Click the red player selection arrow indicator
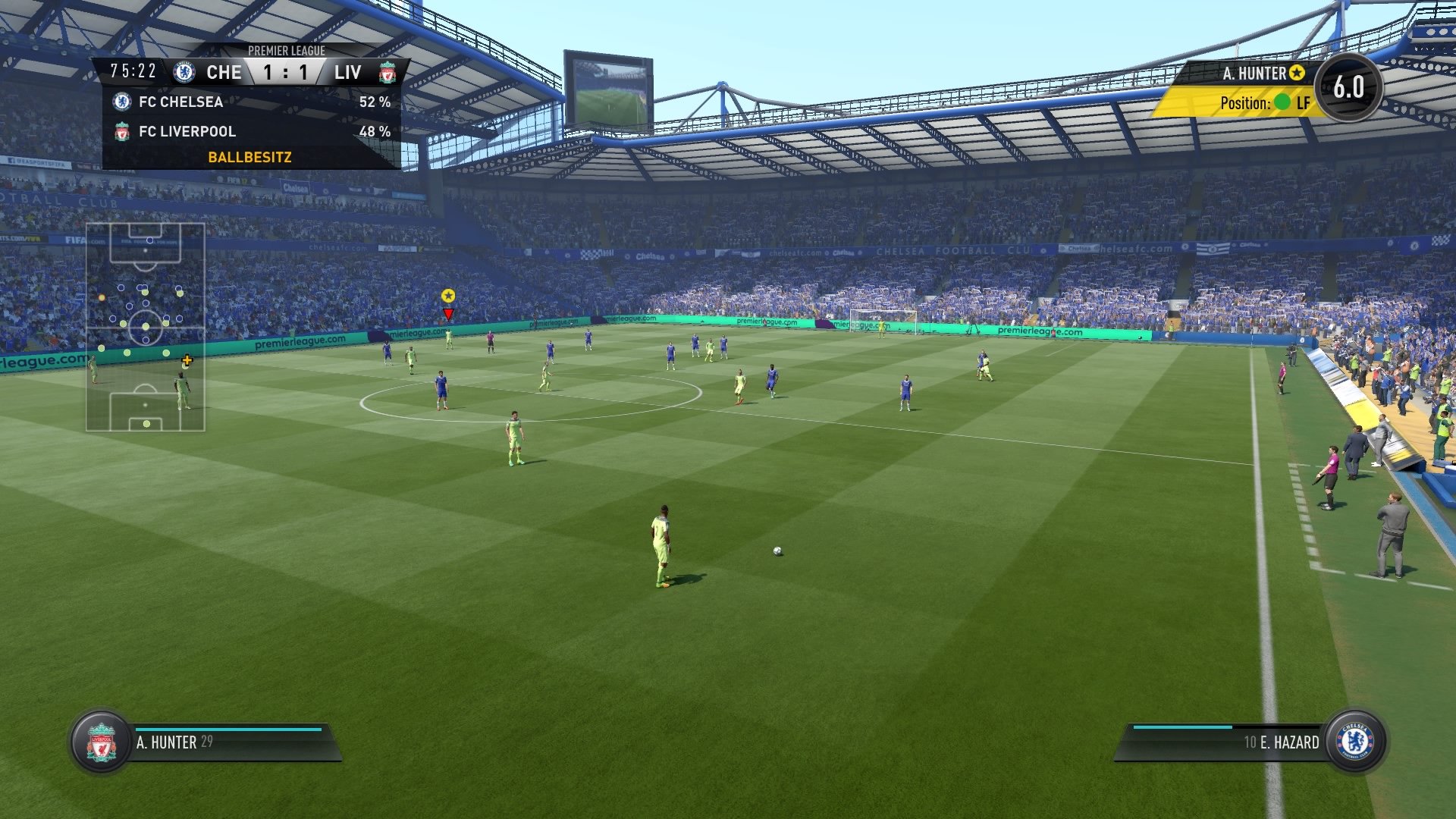This screenshot has height=819, width=1456. (448, 312)
